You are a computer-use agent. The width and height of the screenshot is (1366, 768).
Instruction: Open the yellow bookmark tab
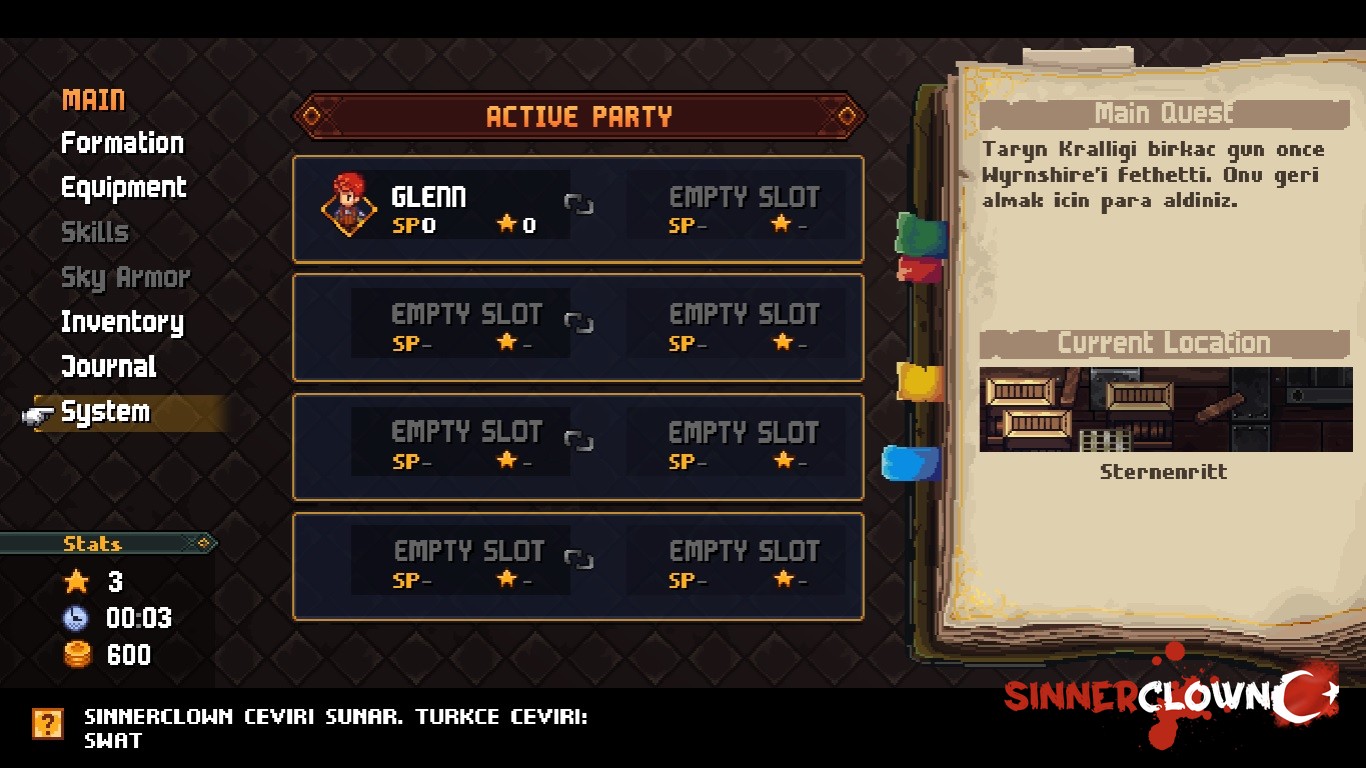click(x=920, y=382)
